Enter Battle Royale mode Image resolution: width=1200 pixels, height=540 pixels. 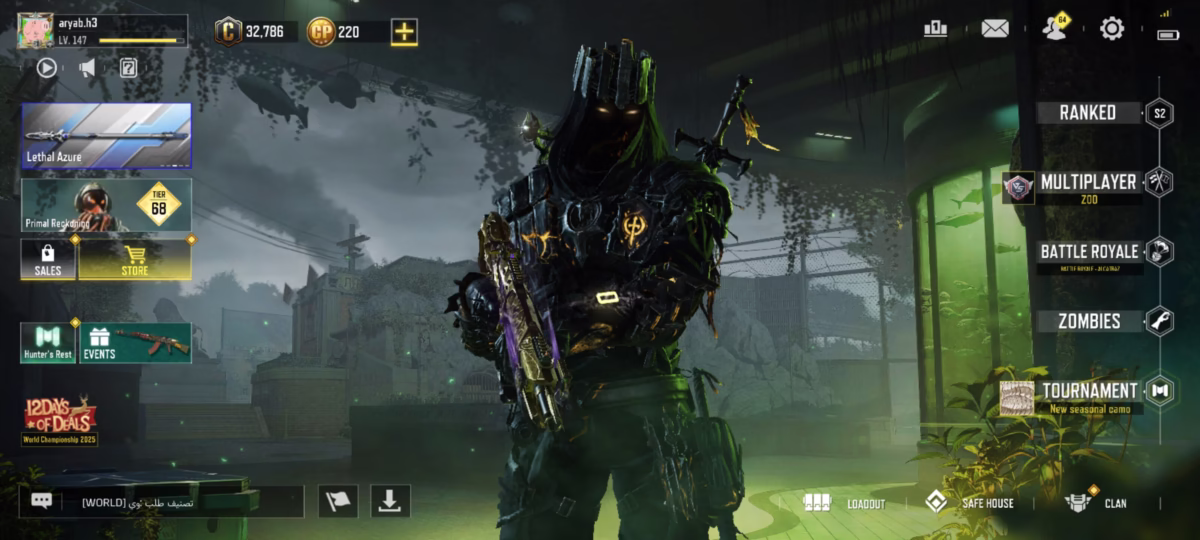1089,252
